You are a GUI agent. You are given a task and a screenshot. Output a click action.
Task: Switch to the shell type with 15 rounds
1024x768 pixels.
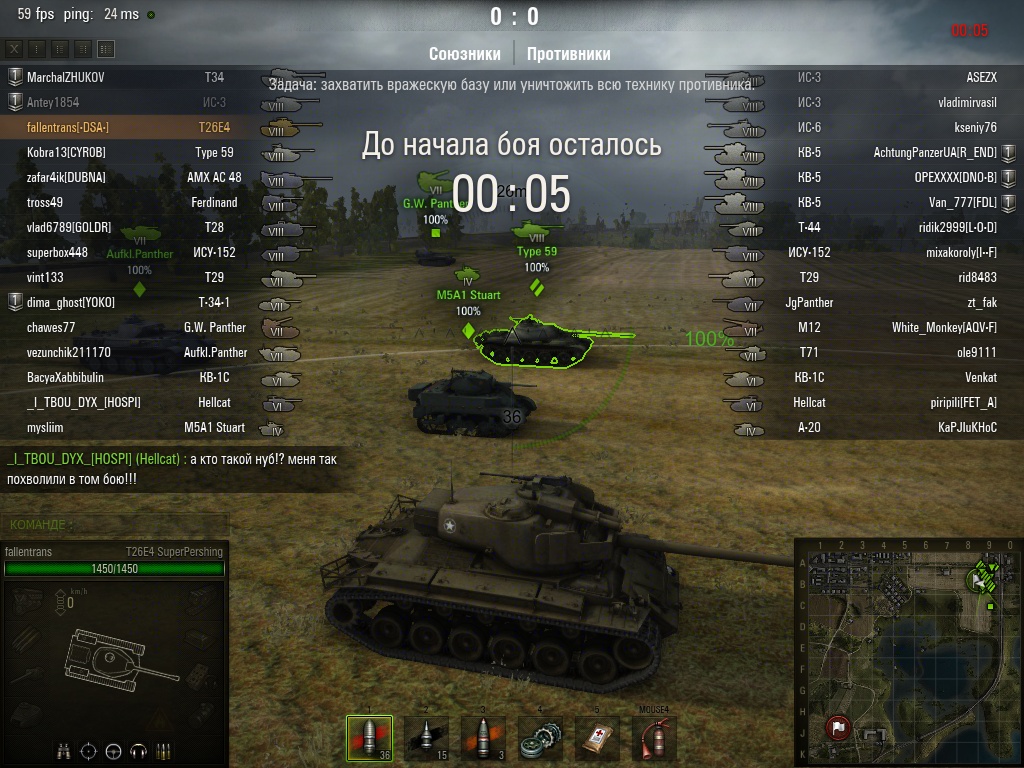[425, 738]
